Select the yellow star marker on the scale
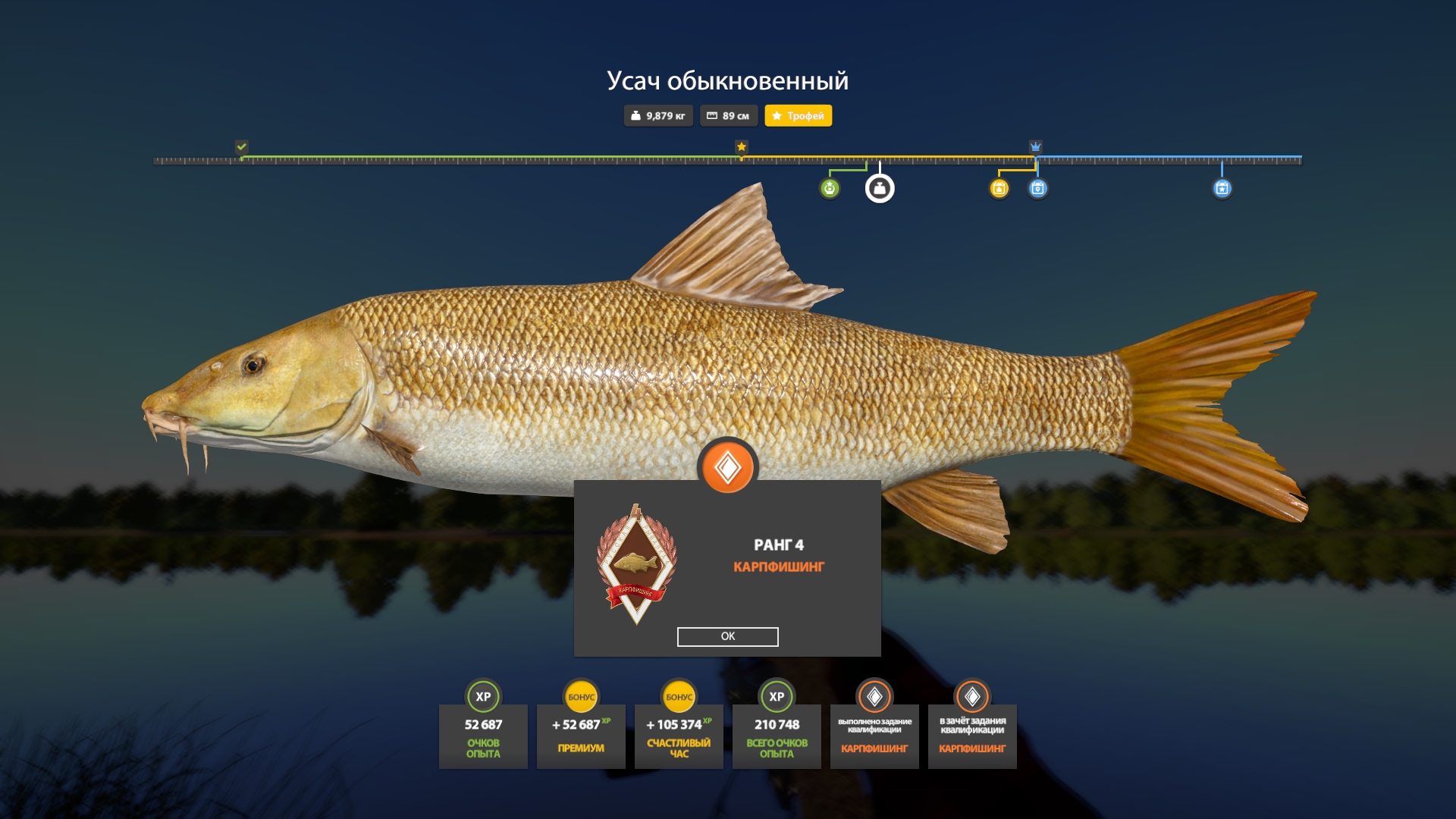The image size is (1456, 819). [x=741, y=146]
